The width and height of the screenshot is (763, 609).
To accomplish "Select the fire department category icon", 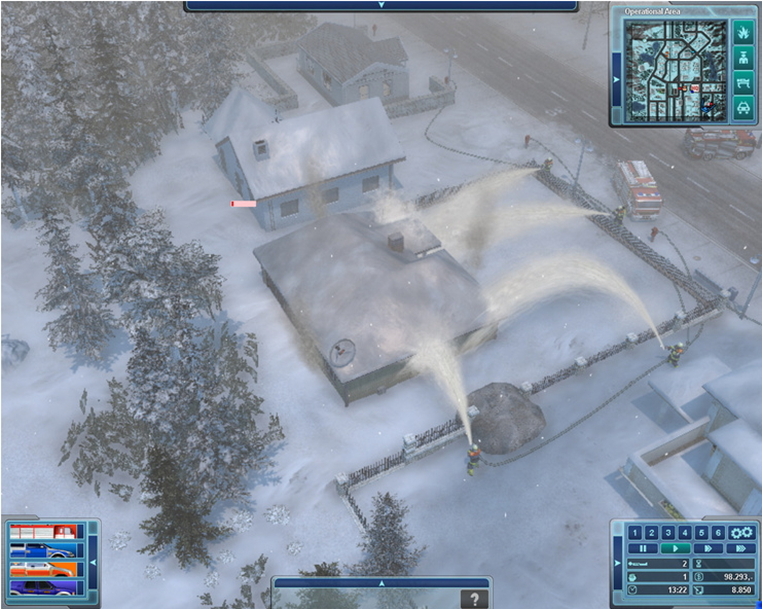I will (742, 32).
